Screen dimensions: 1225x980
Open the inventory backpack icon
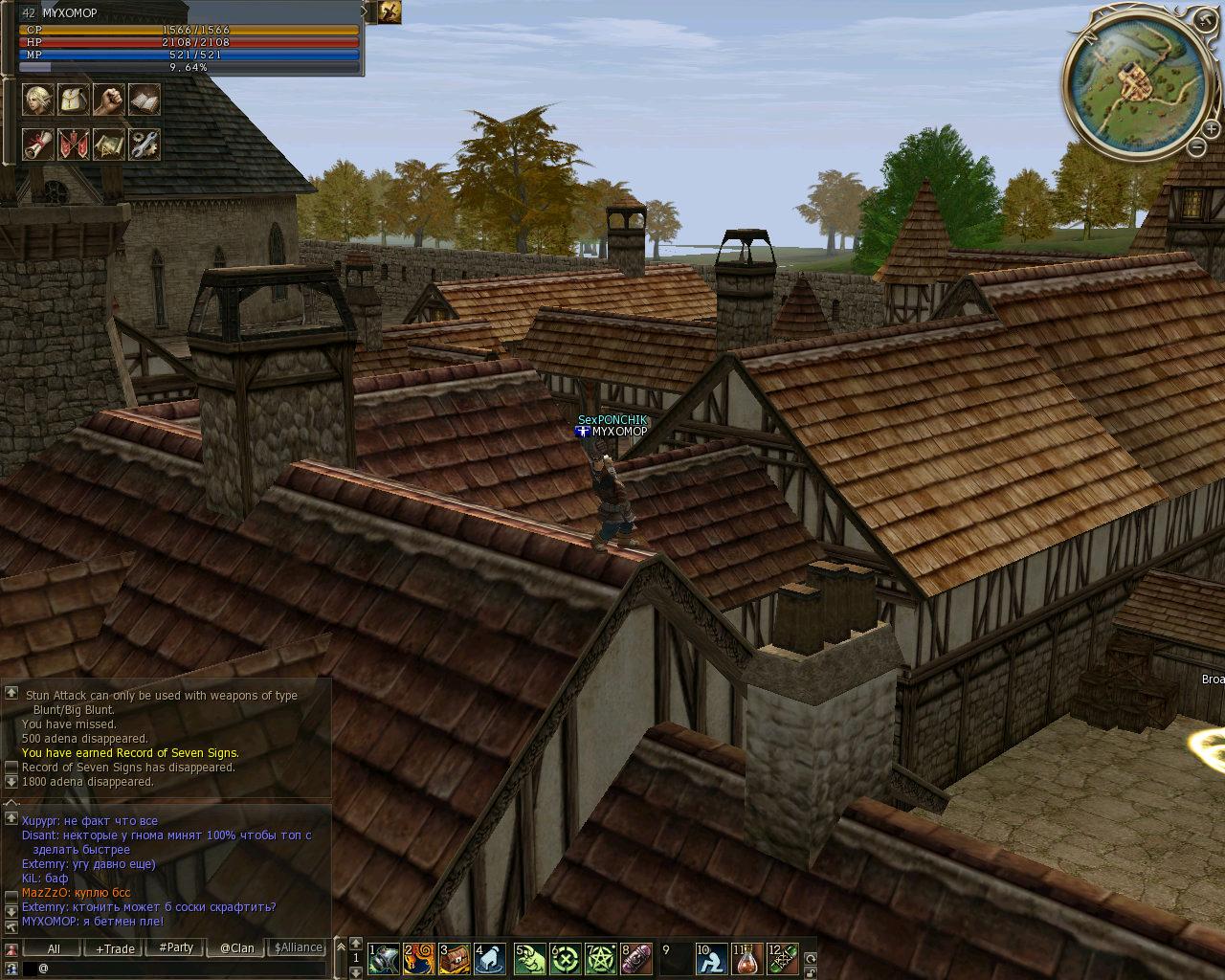click(74, 100)
